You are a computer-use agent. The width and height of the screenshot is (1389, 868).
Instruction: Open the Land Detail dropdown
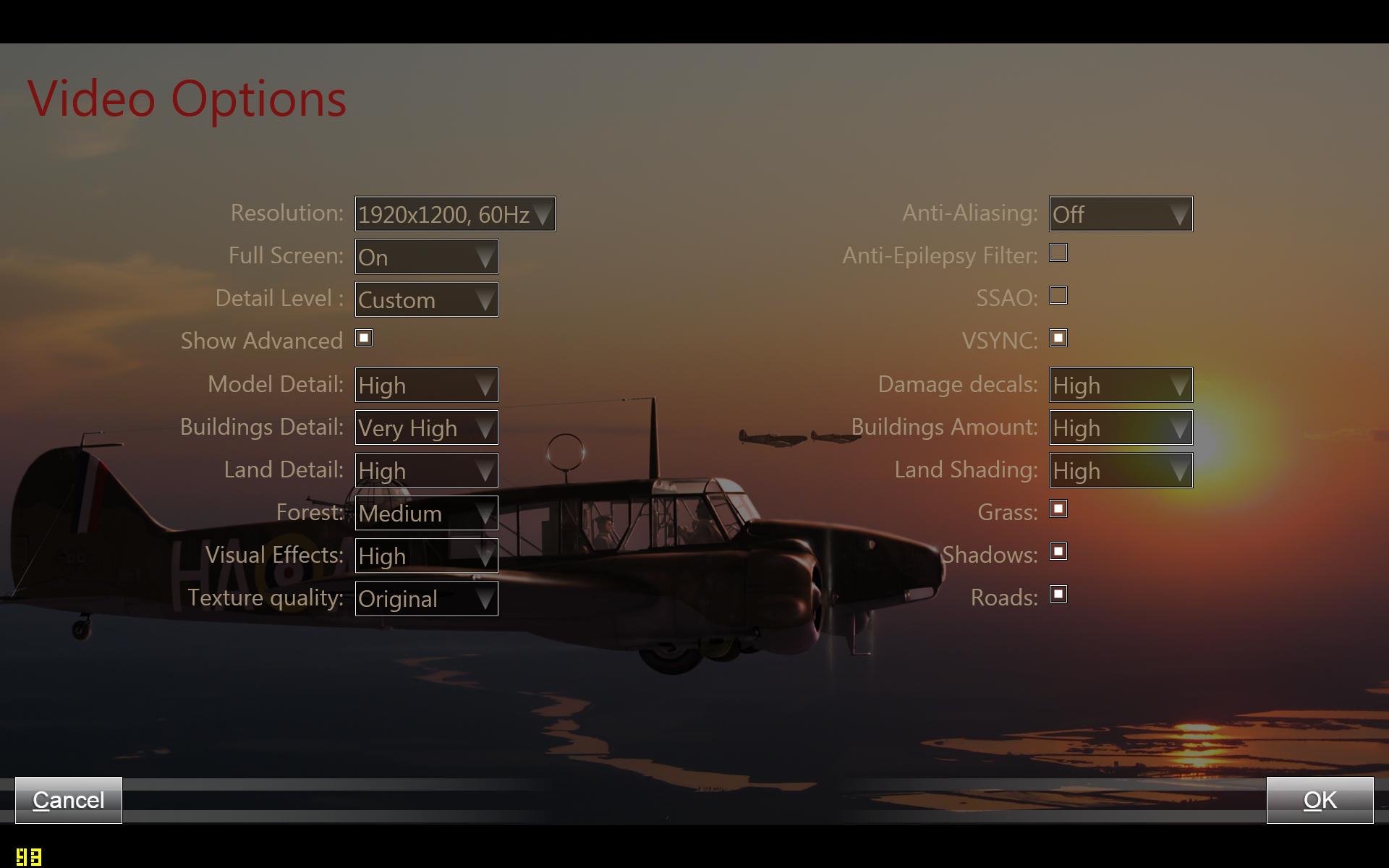[426, 470]
